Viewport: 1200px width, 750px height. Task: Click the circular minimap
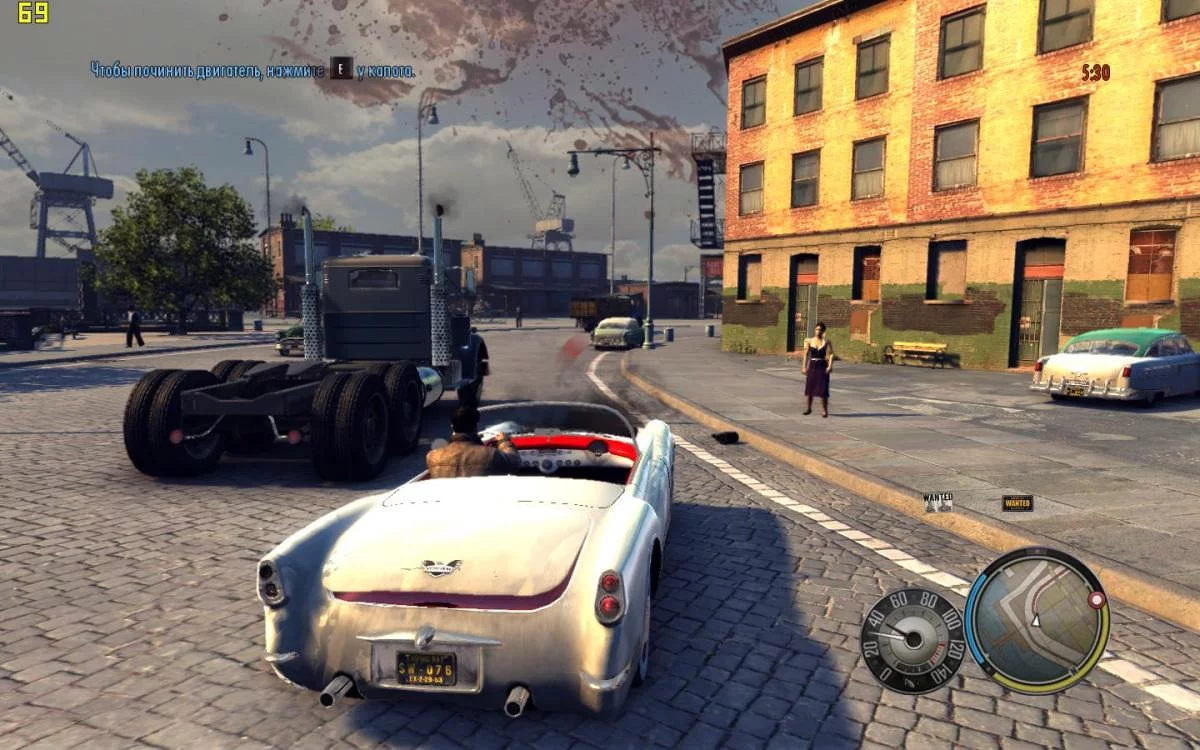click(1036, 620)
